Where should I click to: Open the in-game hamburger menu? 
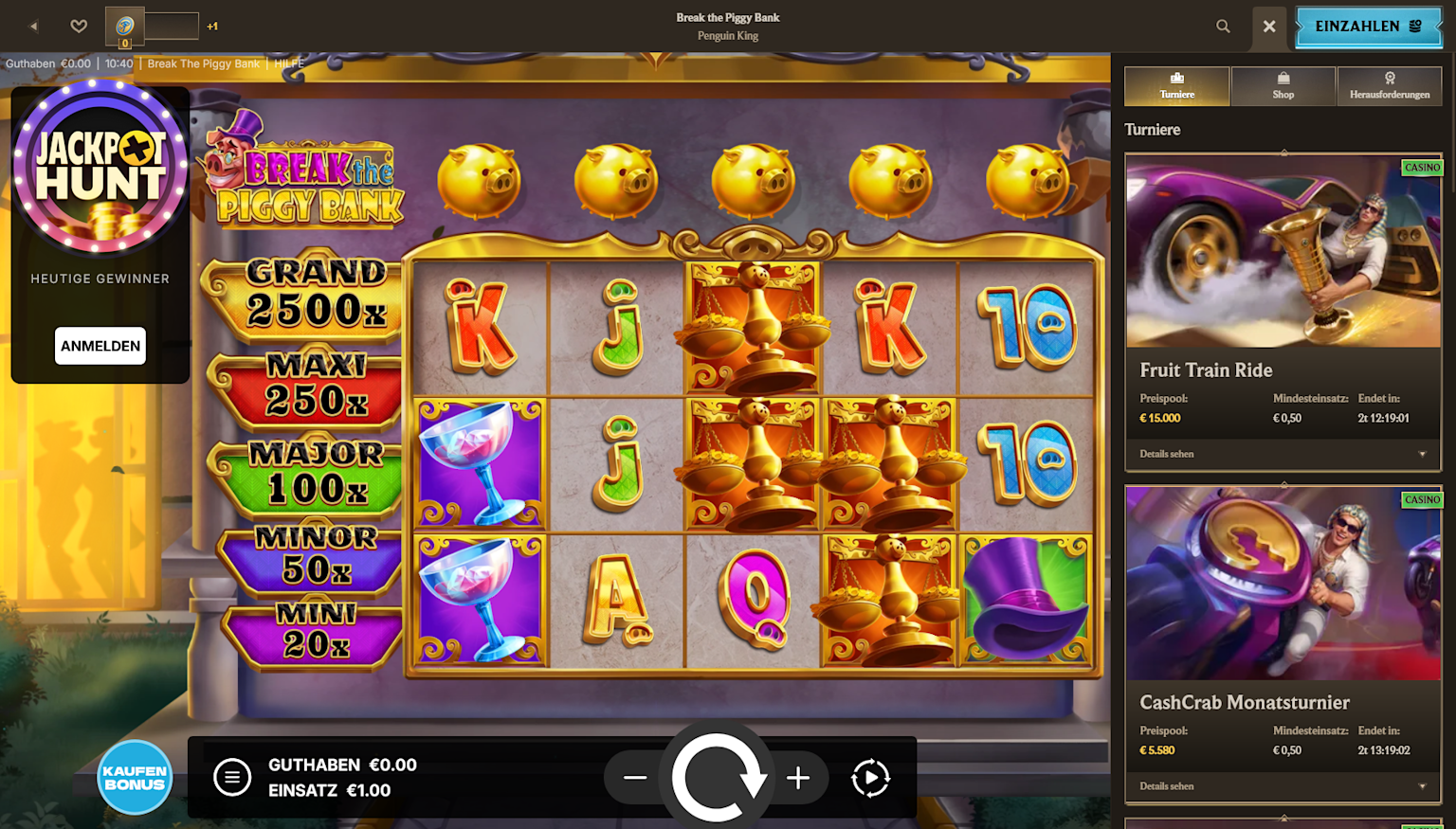[232, 777]
